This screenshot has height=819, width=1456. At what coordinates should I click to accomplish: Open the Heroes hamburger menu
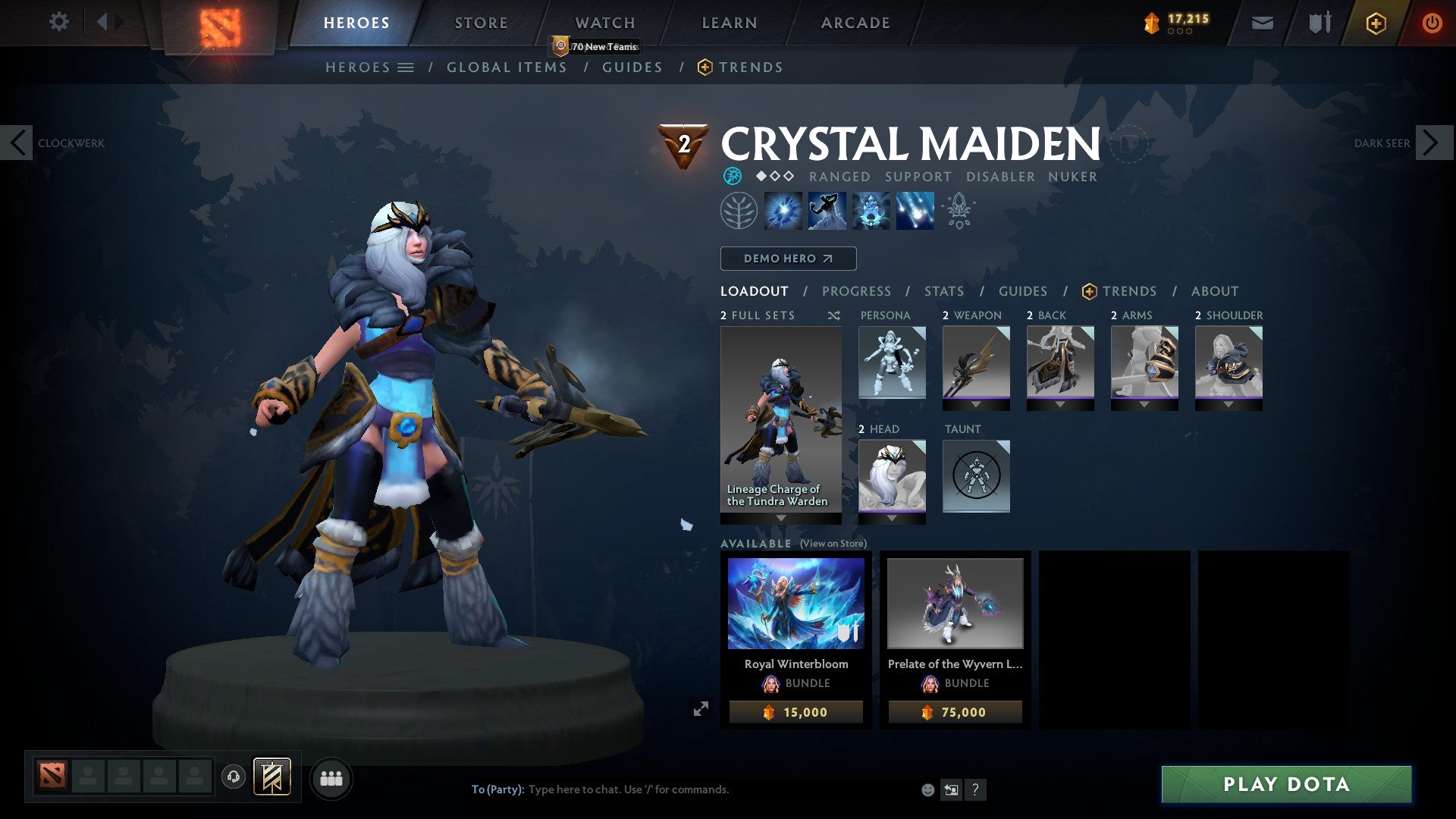[x=406, y=67]
